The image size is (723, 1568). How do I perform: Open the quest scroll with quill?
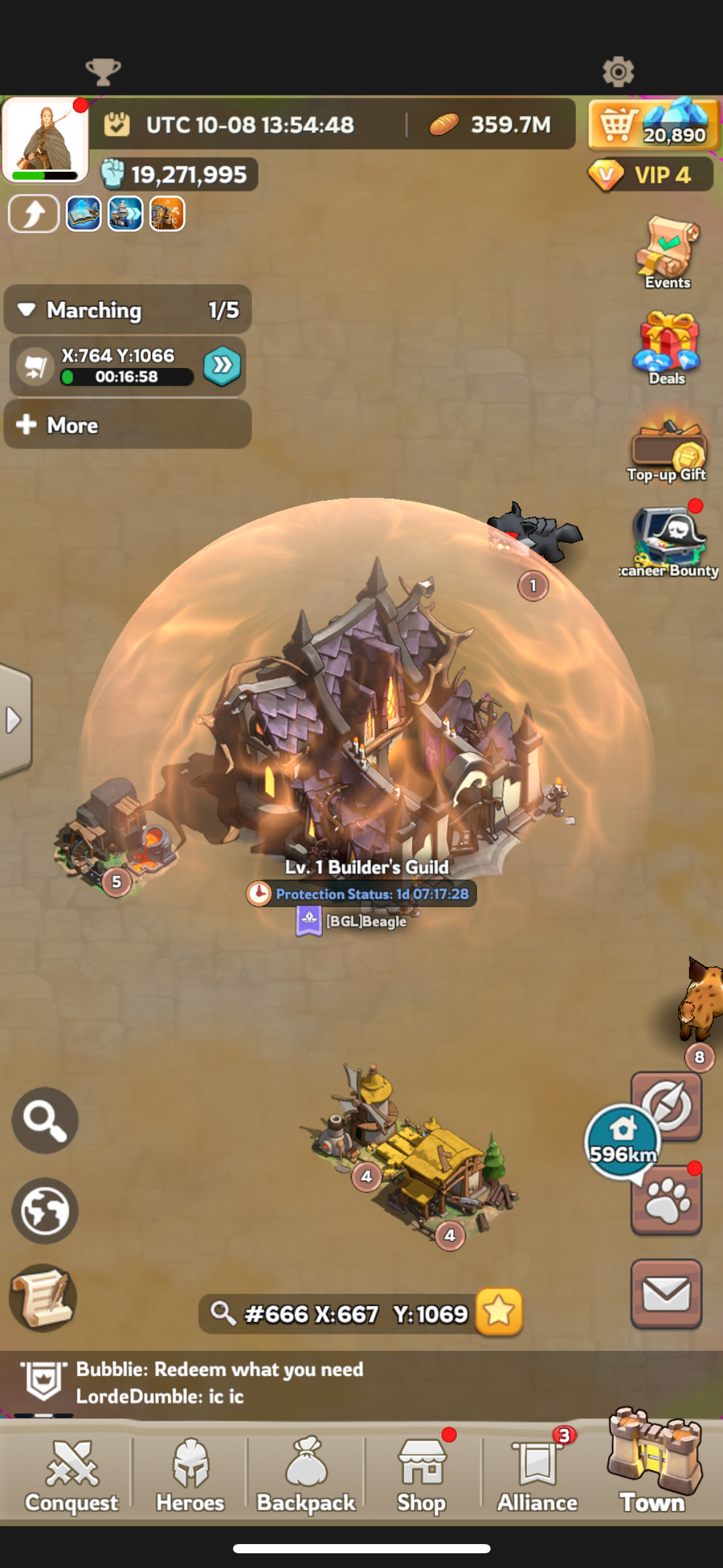click(43, 1297)
